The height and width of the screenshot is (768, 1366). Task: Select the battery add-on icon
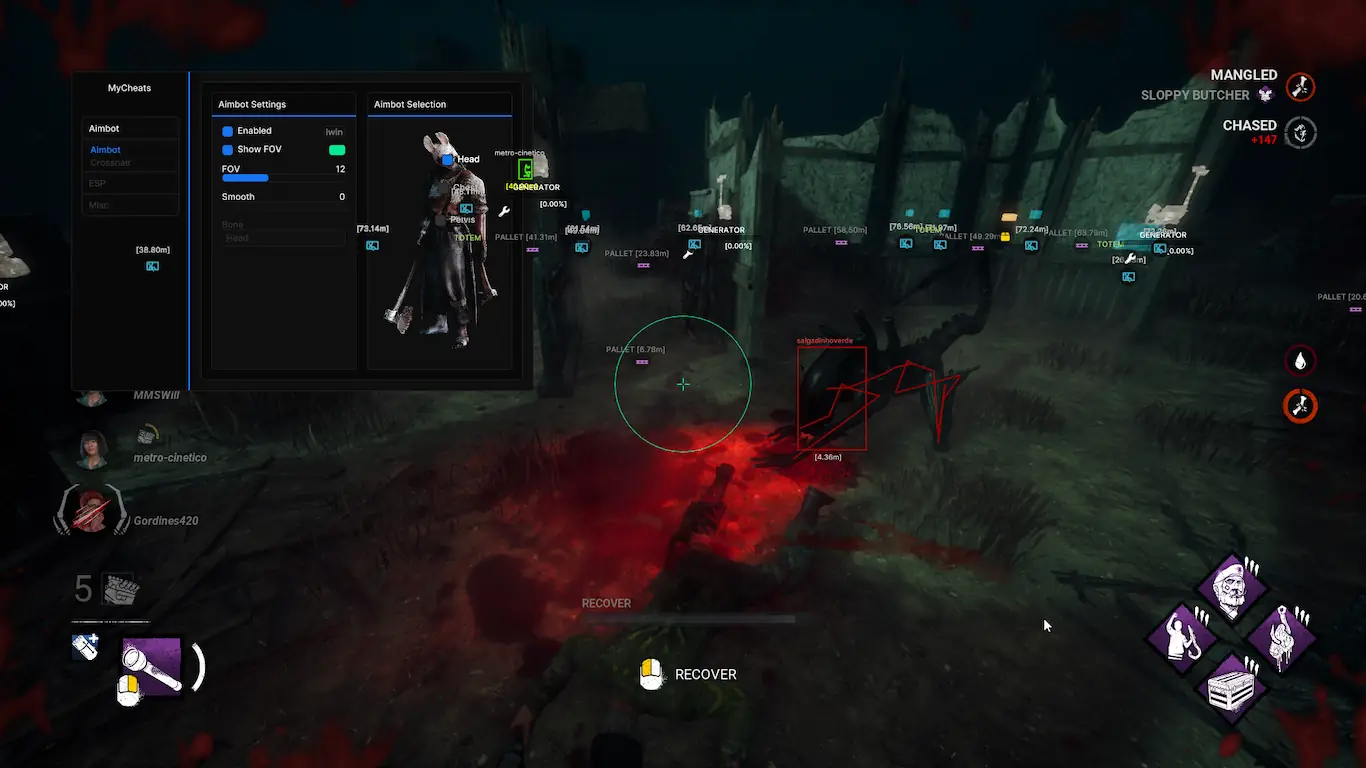click(86, 646)
